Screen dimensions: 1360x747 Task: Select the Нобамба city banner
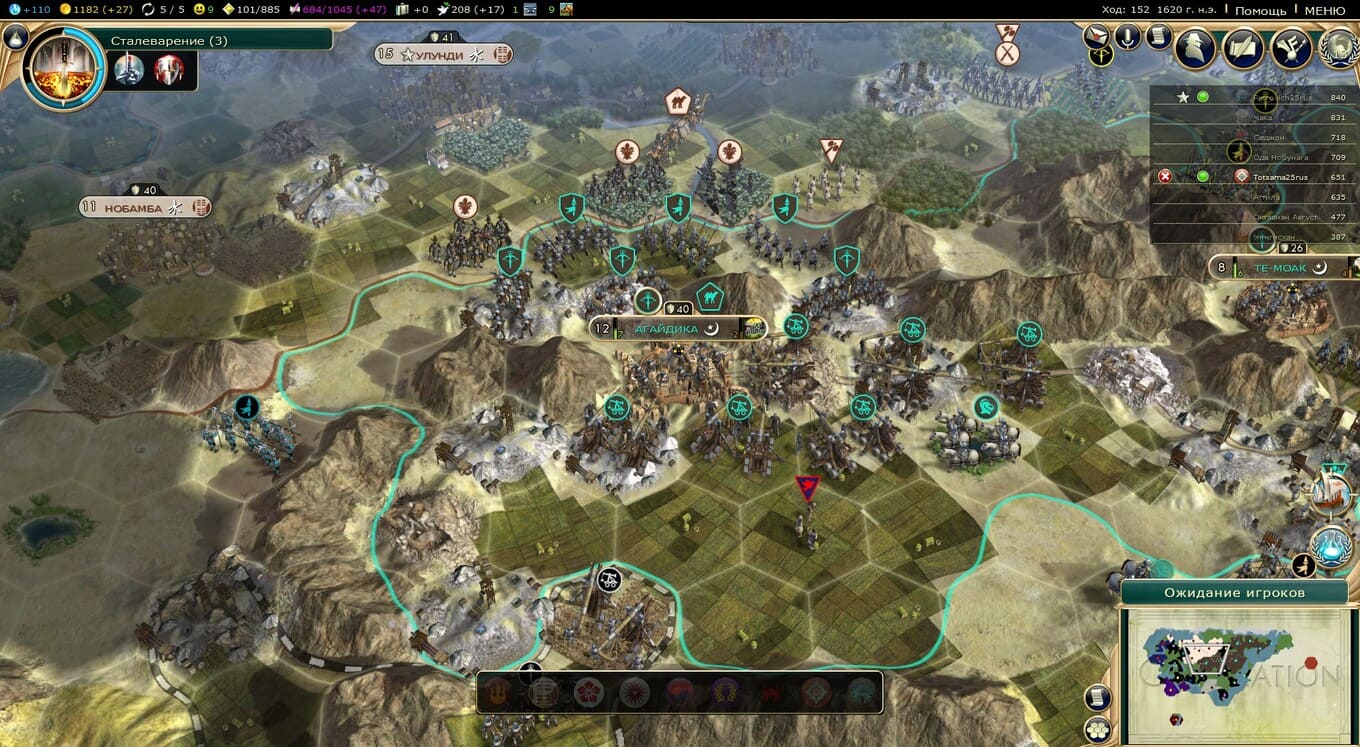143,208
